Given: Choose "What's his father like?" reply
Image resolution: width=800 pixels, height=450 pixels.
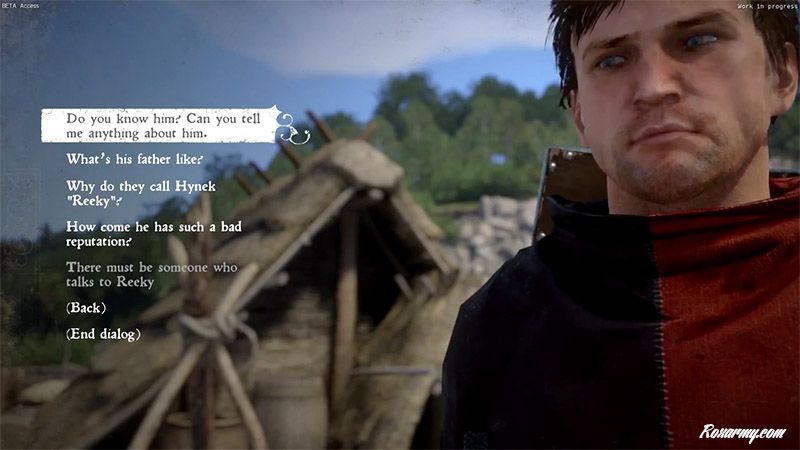Looking at the screenshot, I should click(x=134, y=159).
